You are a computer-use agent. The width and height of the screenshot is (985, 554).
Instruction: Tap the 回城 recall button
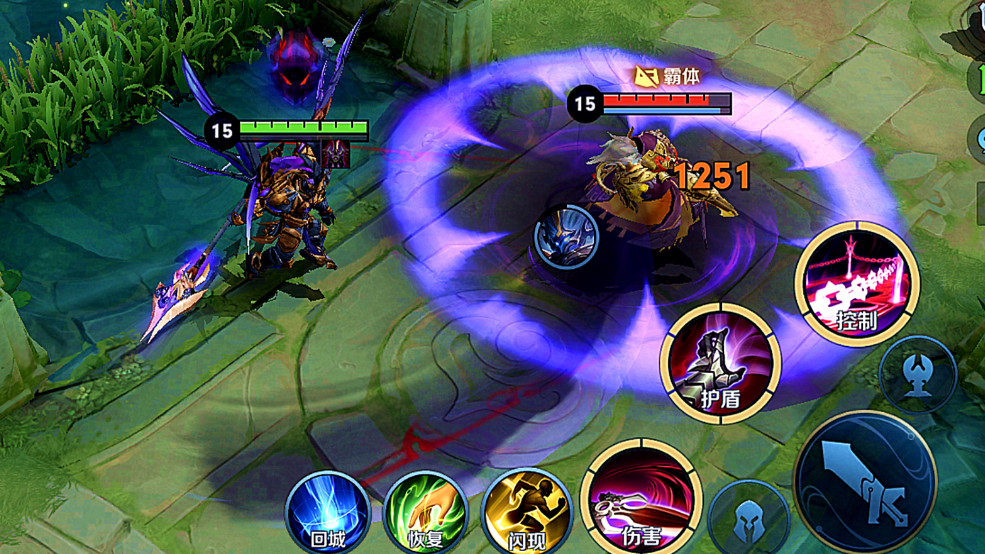click(327, 513)
